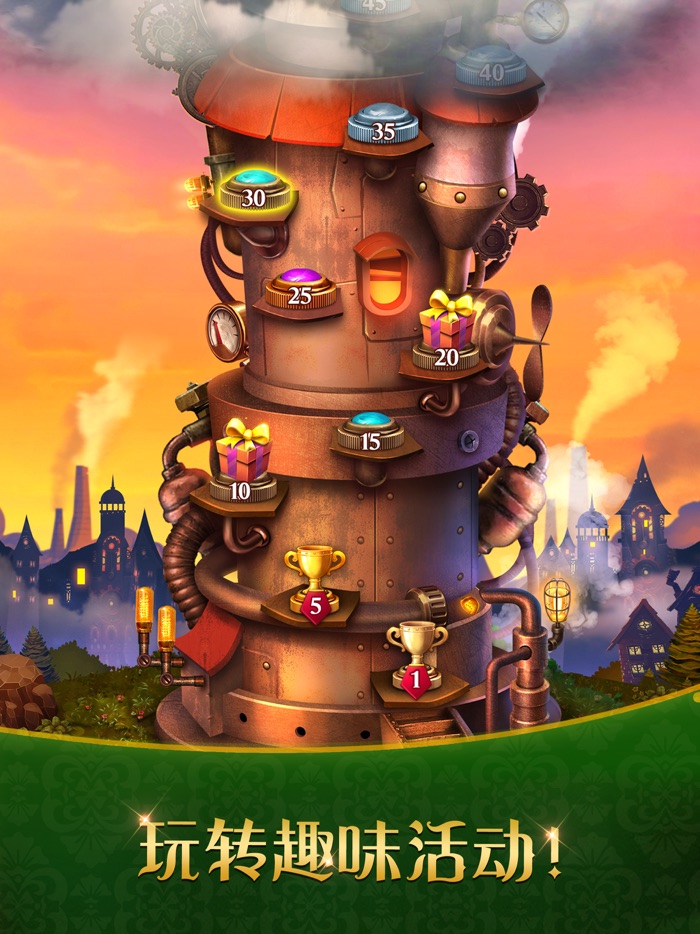Select the level 35 node

(384, 123)
